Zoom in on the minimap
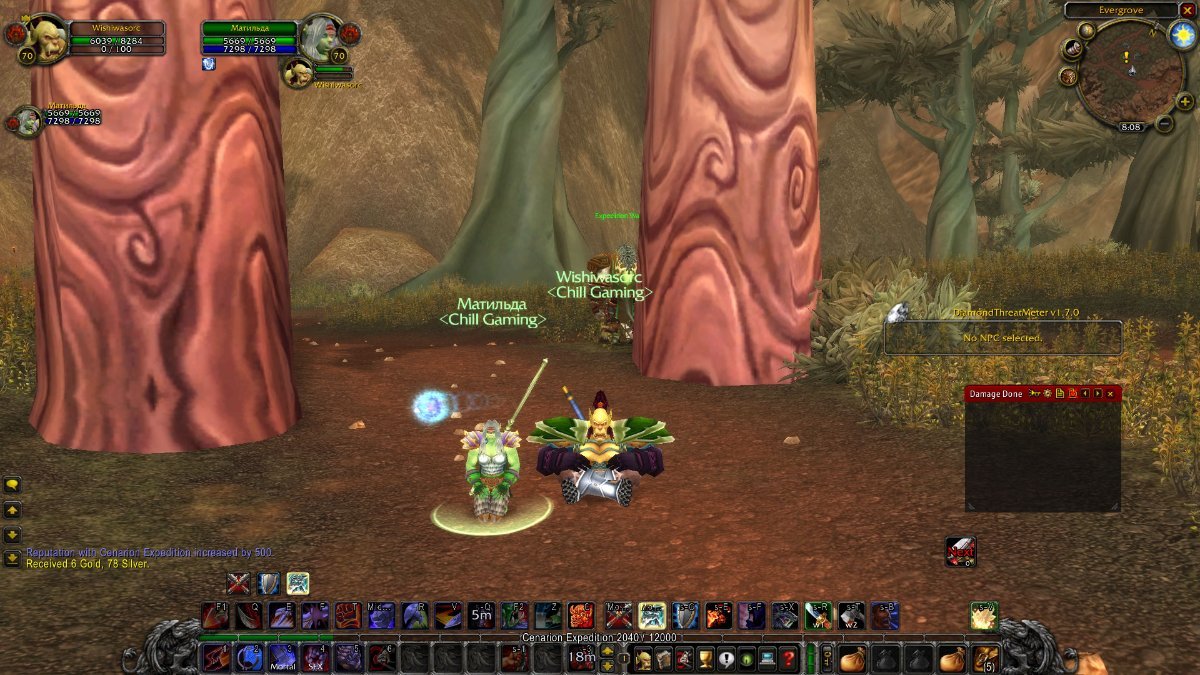This screenshot has width=1200, height=675. click(x=1185, y=101)
